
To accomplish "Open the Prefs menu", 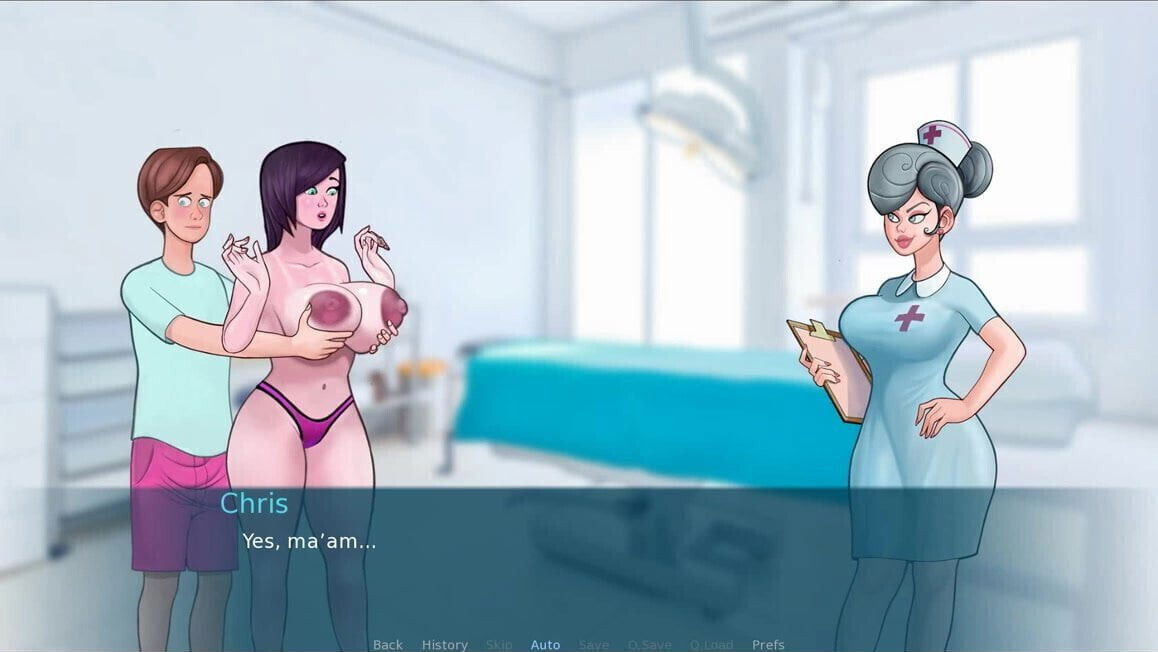I will tap(768, 645).
